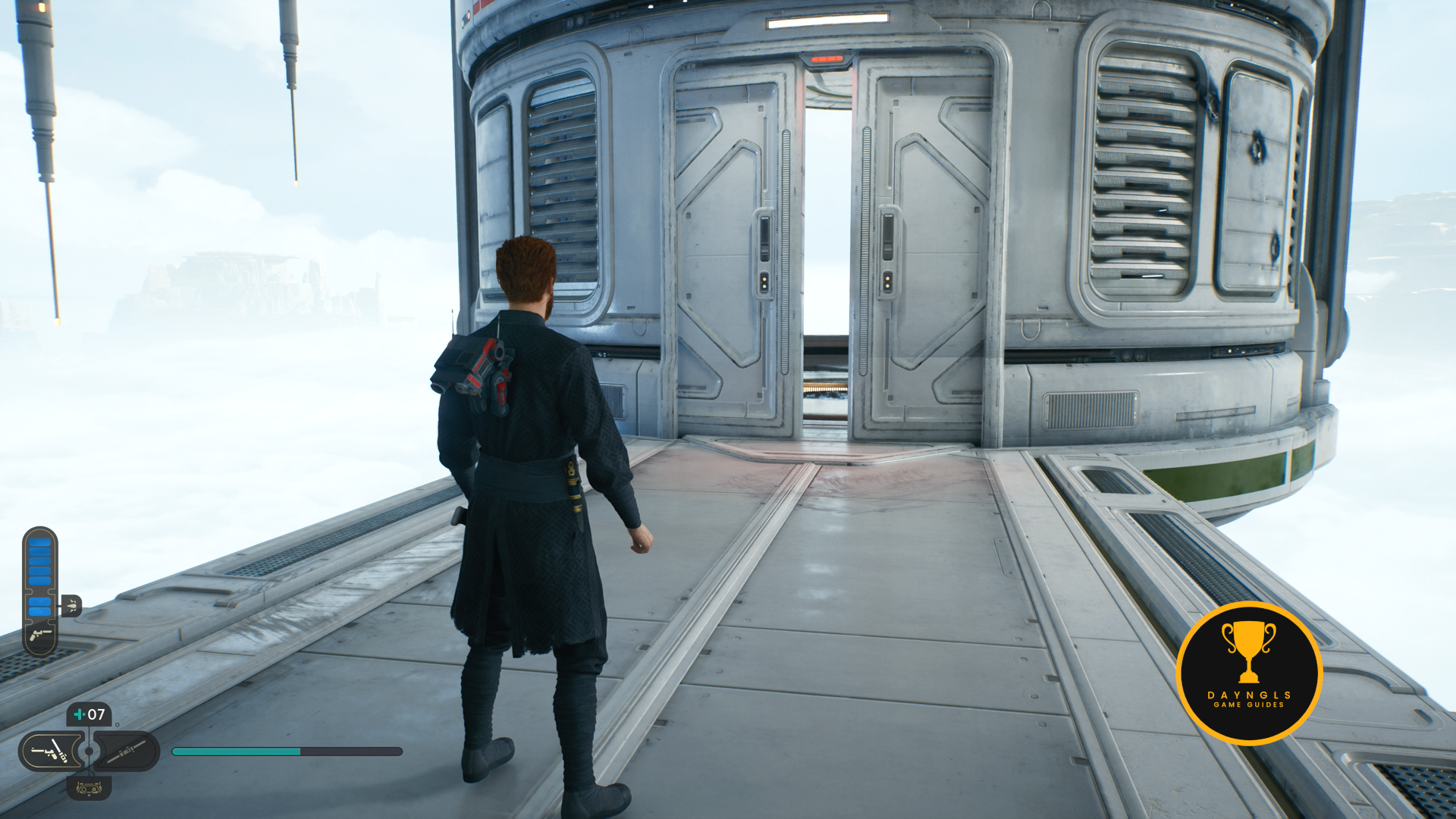Select the blaster and lightsaber stance

click(51, 752)
